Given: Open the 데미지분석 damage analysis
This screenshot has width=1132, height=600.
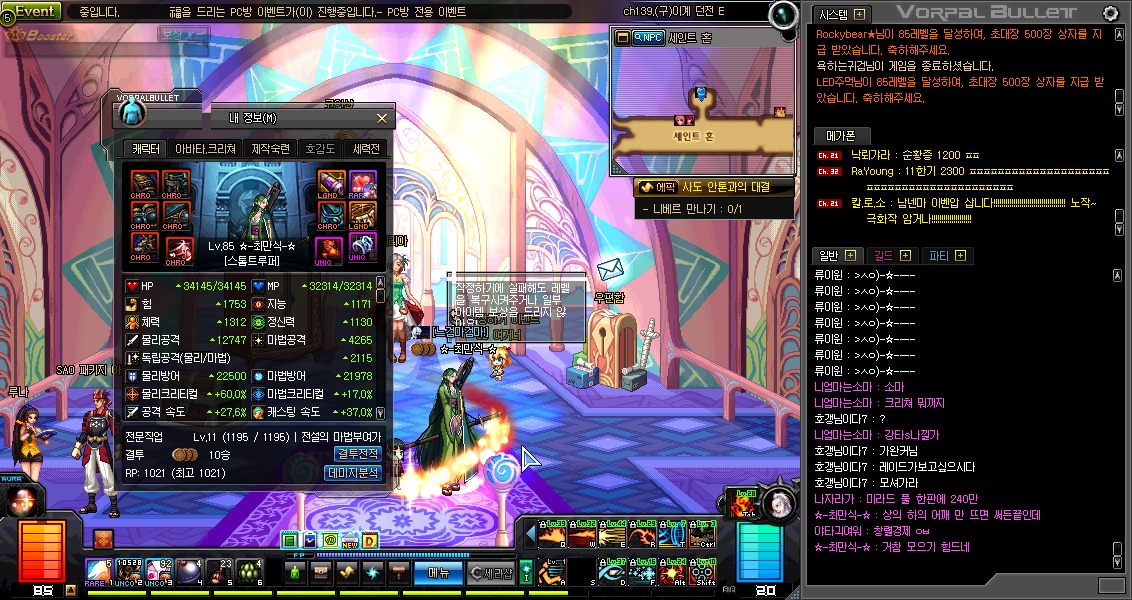Looking at the screenshot, I should pyautogui.click(x=355, y=473).
